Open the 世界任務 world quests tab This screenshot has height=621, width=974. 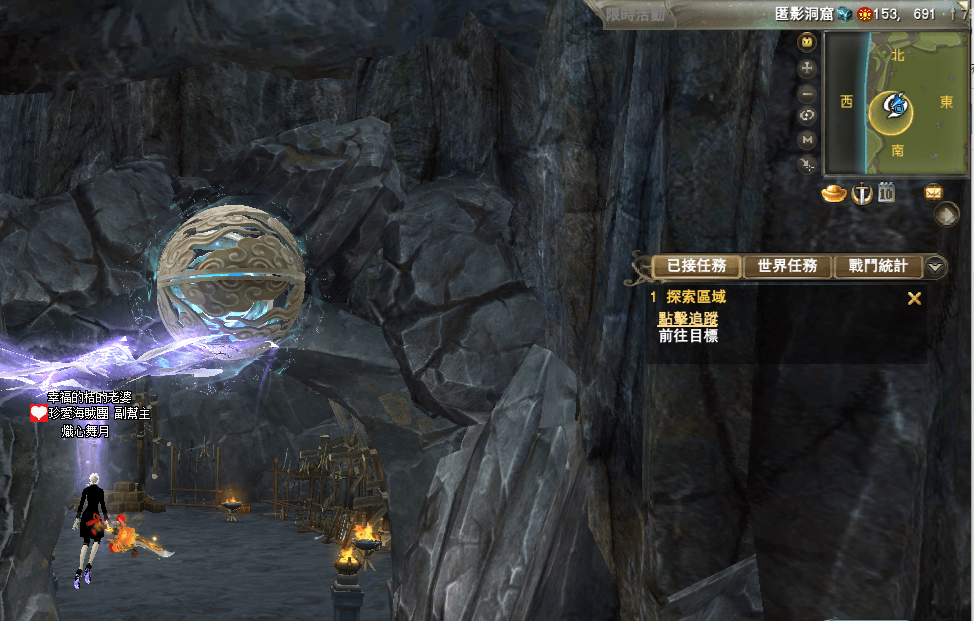pyautogui.click(x=788, y=266)
